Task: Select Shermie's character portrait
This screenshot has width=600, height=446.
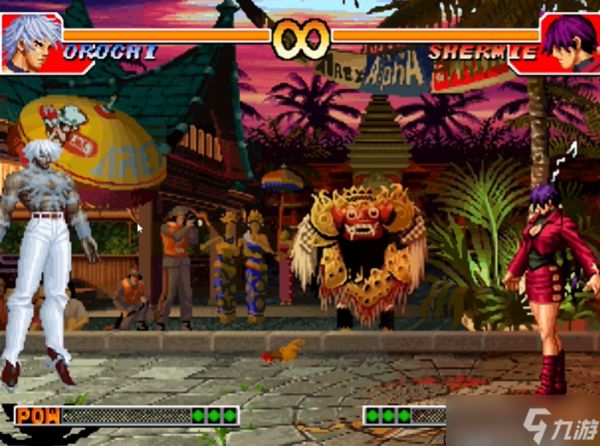Action: [x=567, y=40]
